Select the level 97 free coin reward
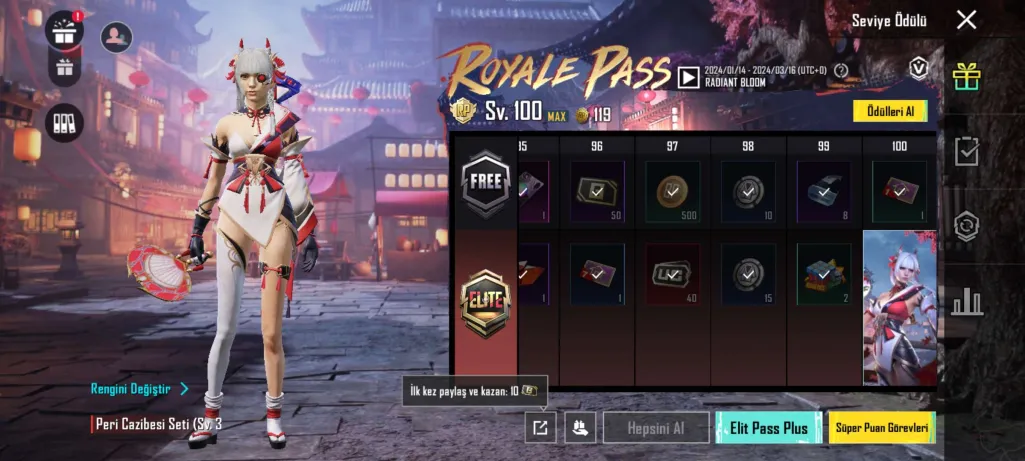The image size is (1025, 461). click(x=673, y=190)
